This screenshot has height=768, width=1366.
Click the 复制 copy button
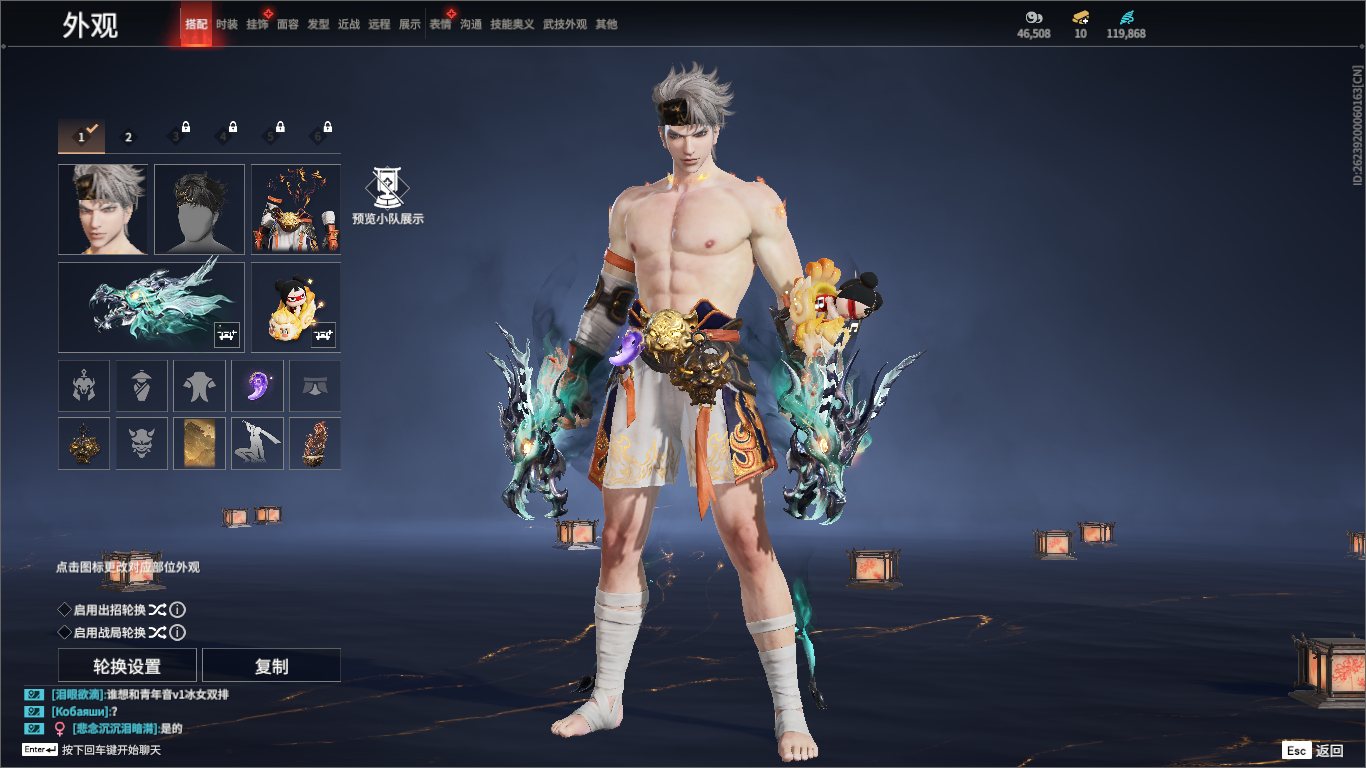pyautogui.click(x=271, y=666)
